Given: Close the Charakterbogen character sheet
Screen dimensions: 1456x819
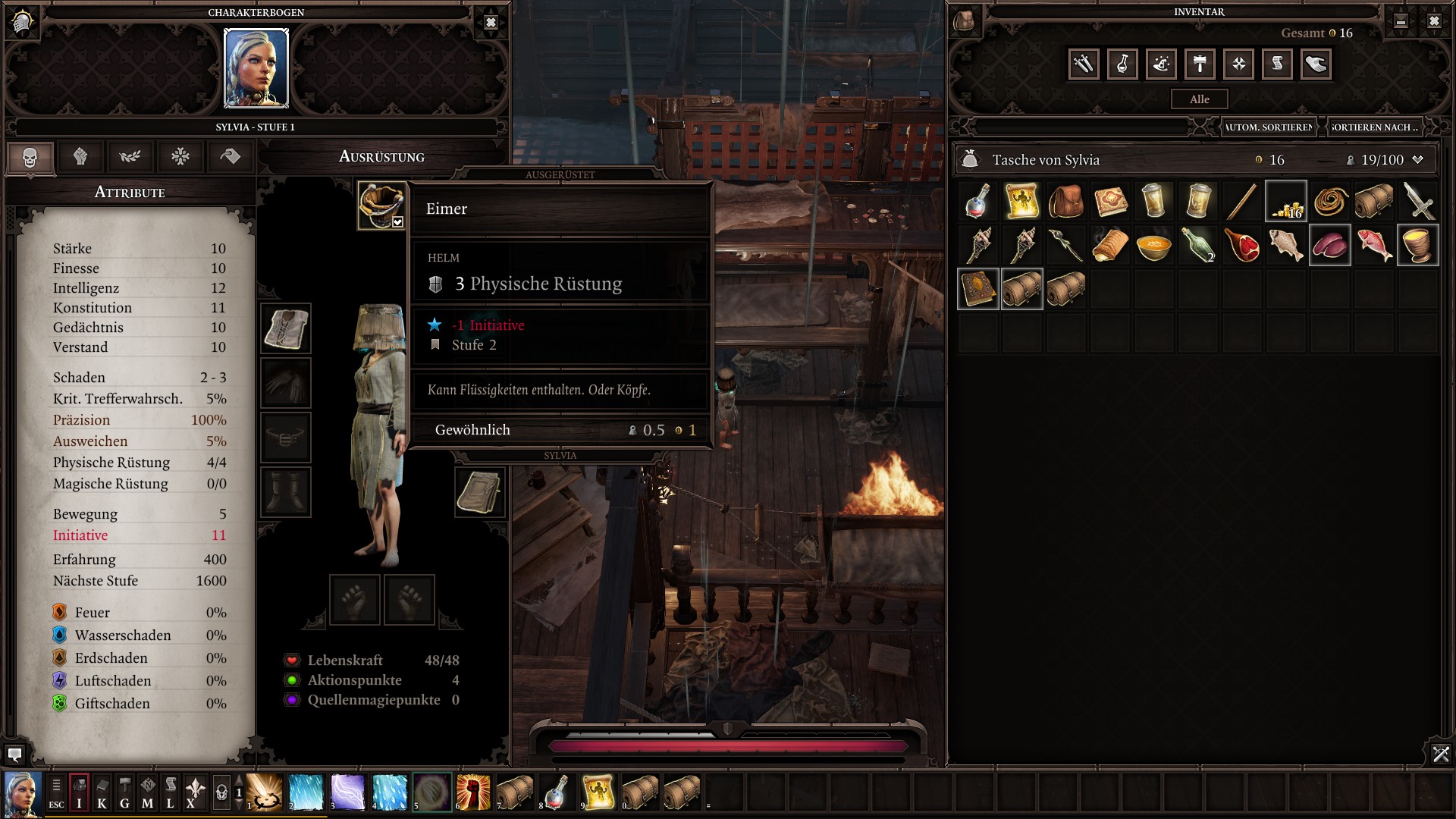Looking at the screenshot, I should coord(491,23).
